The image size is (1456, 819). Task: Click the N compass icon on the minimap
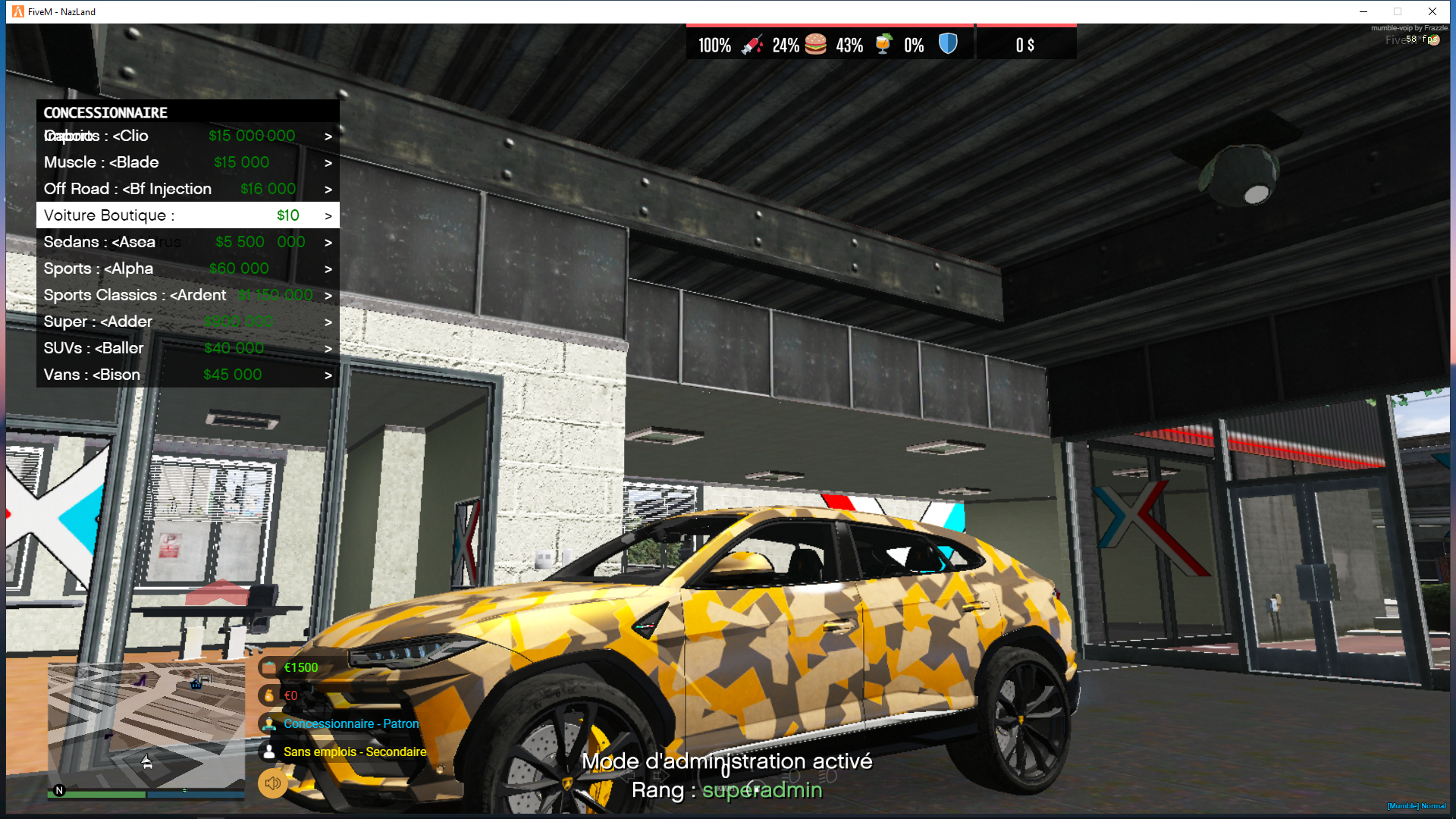click(58, 789)
